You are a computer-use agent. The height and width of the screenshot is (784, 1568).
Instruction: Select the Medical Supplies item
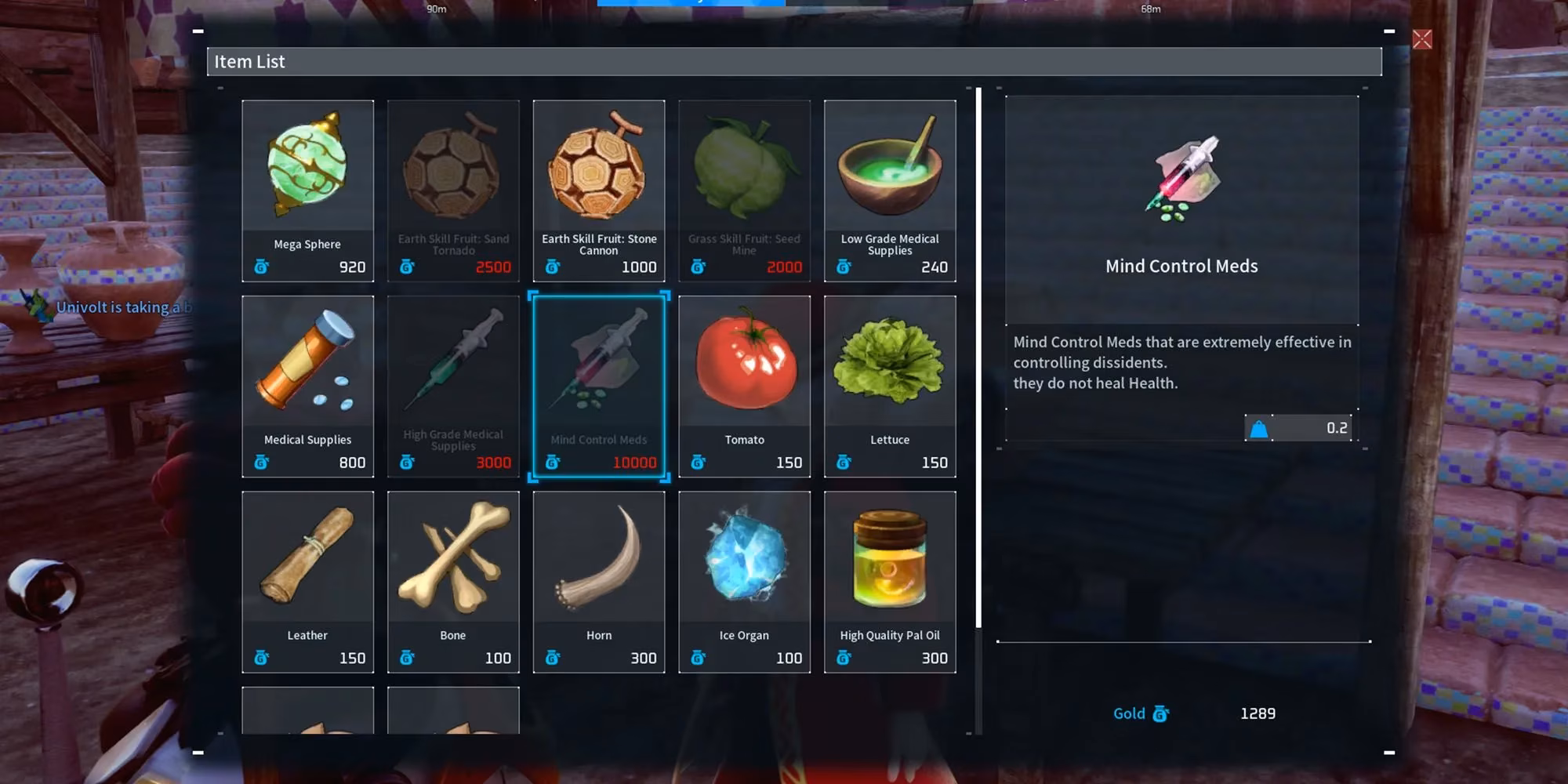click(307, 386)
